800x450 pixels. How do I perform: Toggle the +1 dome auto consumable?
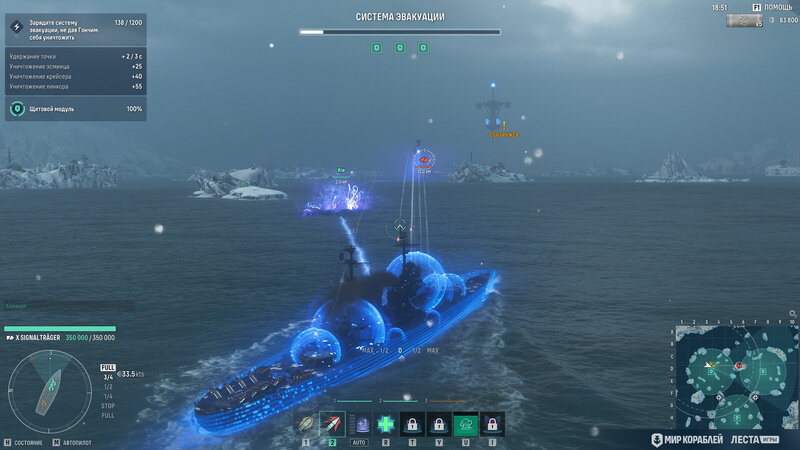coord(360,424)
